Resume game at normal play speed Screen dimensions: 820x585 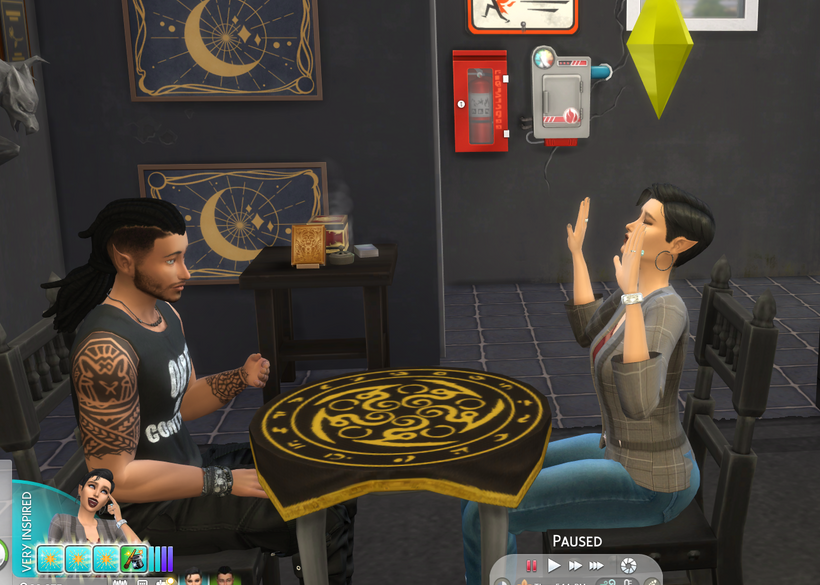coord(553,565)
